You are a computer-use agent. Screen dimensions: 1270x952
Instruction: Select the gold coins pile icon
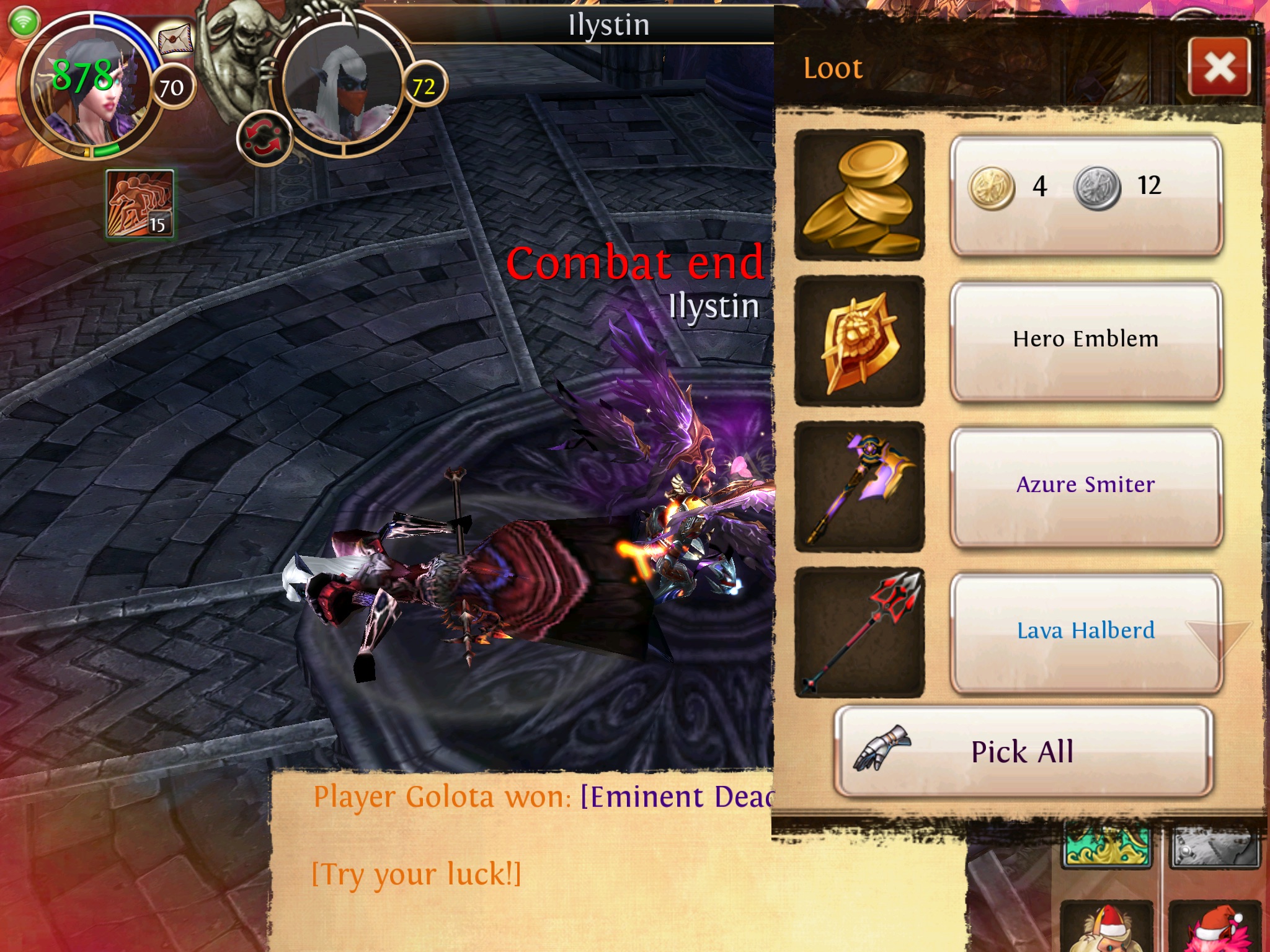tap(859, 195)
